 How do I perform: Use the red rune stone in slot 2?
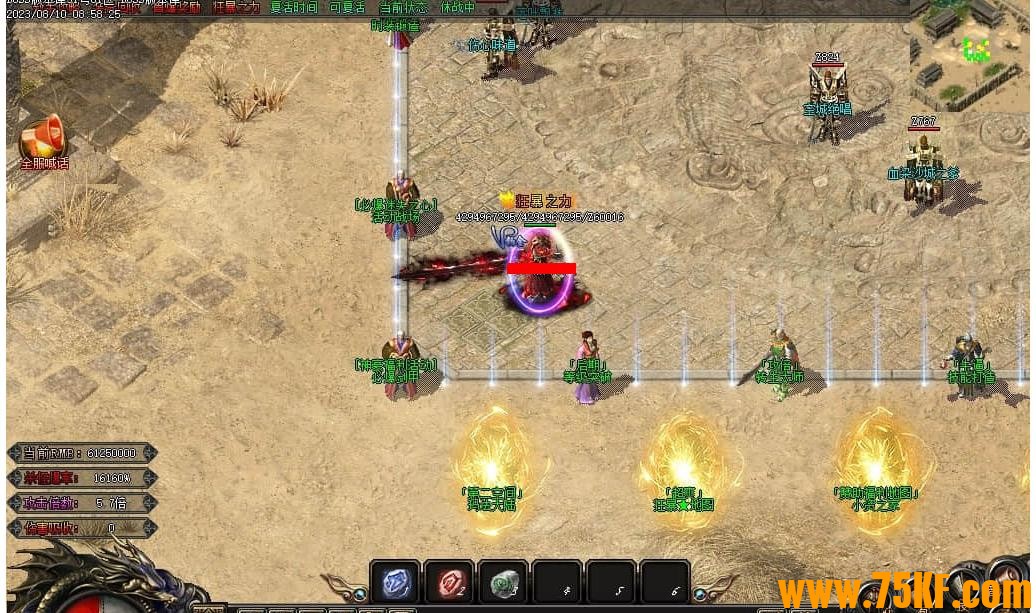pos(449,582)
